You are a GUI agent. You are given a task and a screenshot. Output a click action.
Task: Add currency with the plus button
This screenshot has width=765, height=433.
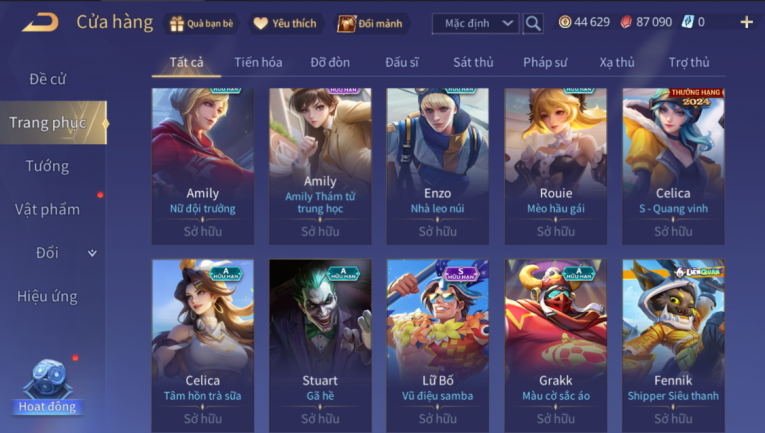(746, 22)
